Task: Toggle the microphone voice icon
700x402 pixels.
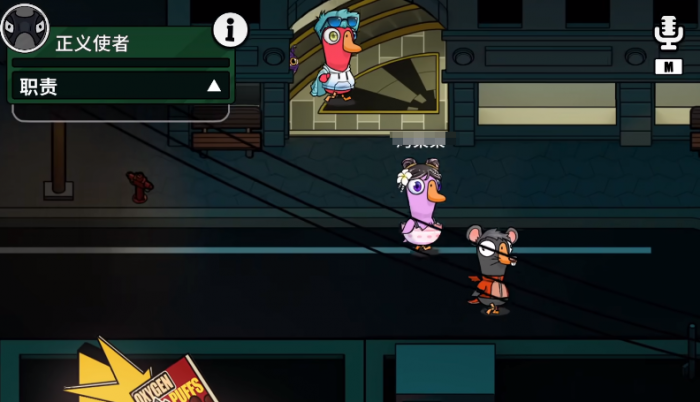Action: [x=667, y=33]
